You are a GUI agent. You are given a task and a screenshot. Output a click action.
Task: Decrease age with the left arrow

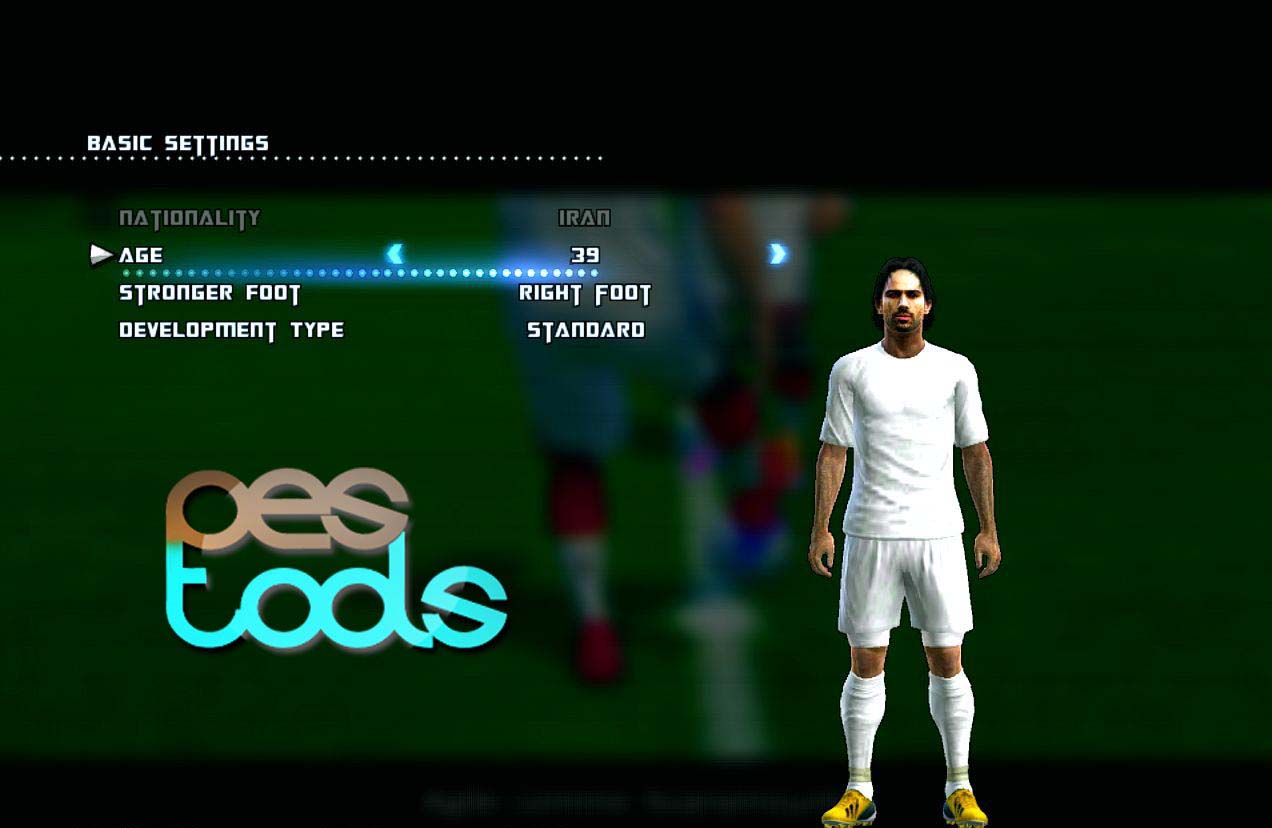[x=395, y=254]
